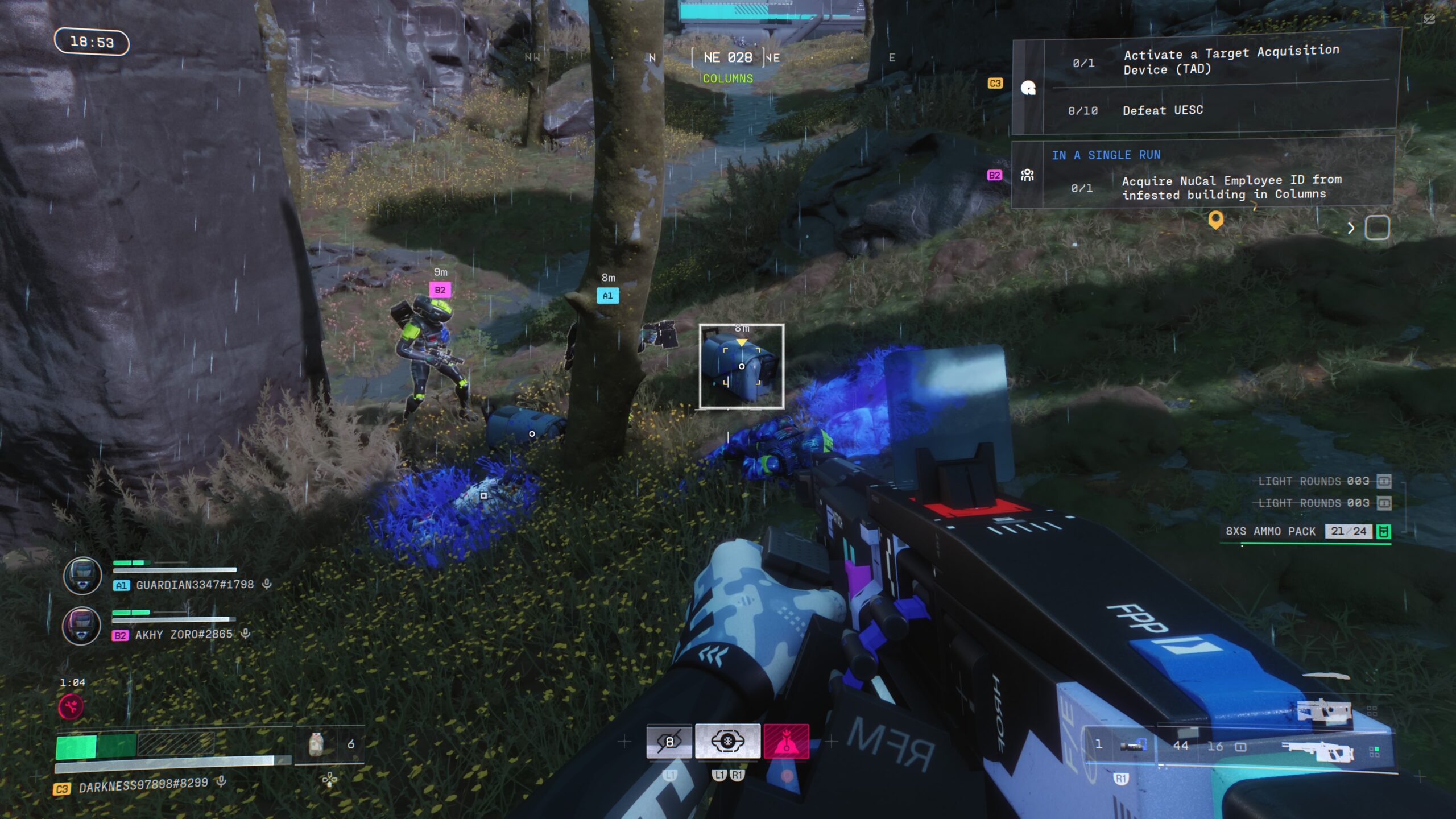1456x819 pixels.
Task: Use the consumable canister item slot
Action: (x=317, y=744)
